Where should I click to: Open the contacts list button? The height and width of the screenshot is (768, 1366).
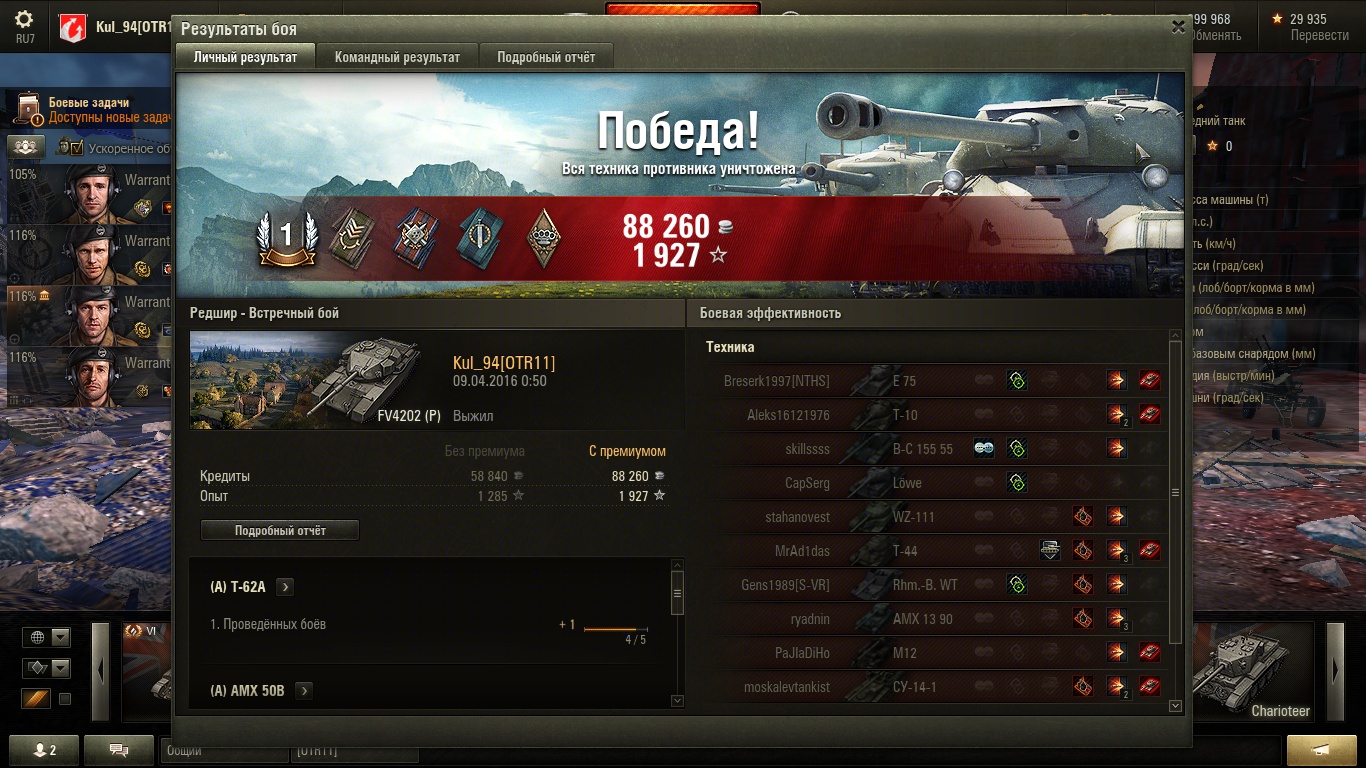(45, 750)
